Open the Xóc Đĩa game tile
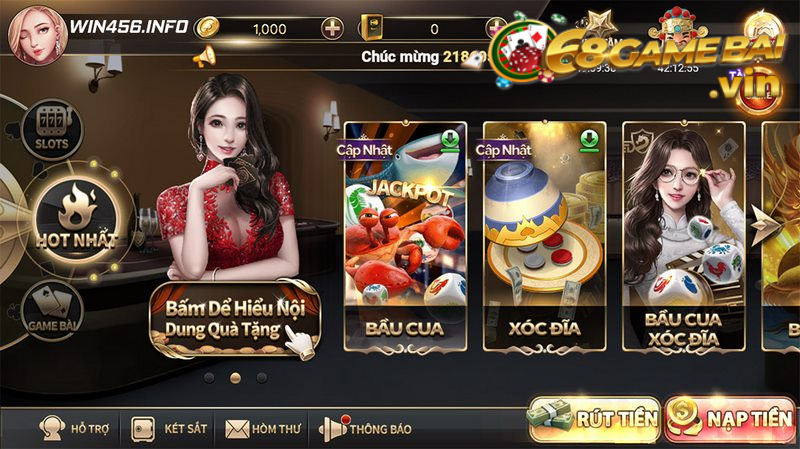The image size is (800, 449). [541, 236]
